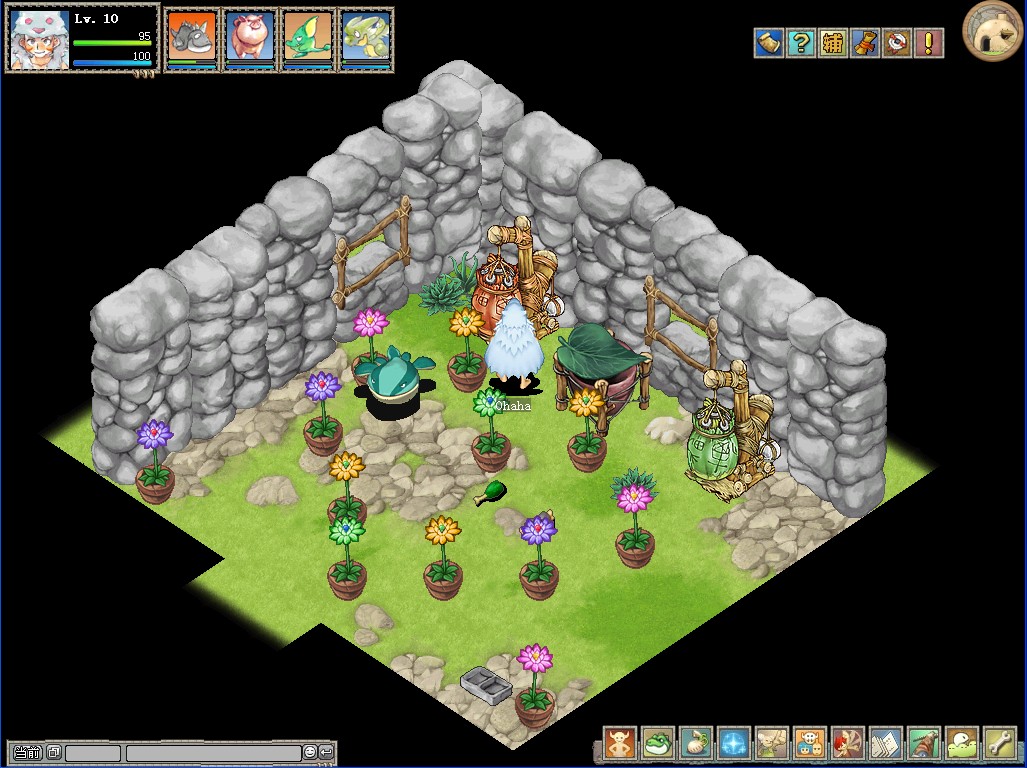
Task: Open the three-faces party menu
Action: point(809,743)
